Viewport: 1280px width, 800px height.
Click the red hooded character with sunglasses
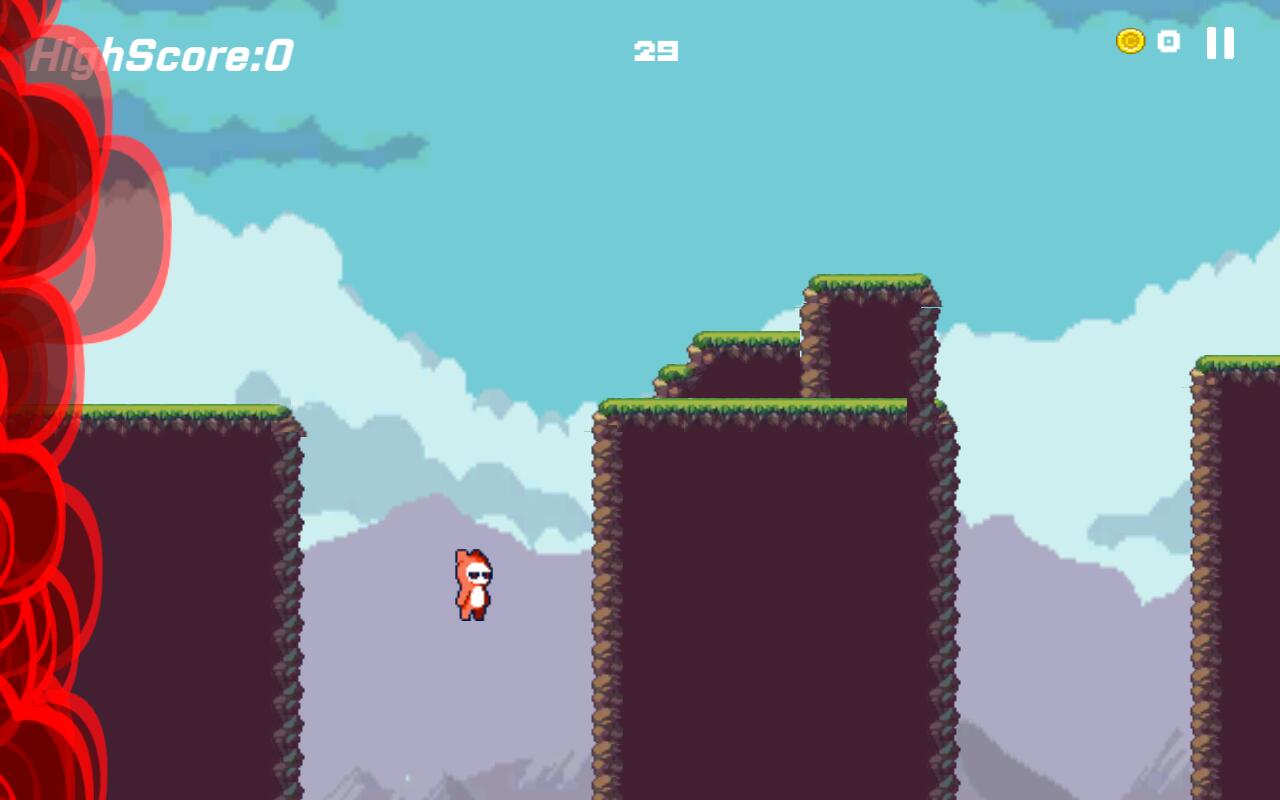coord(476,585)
